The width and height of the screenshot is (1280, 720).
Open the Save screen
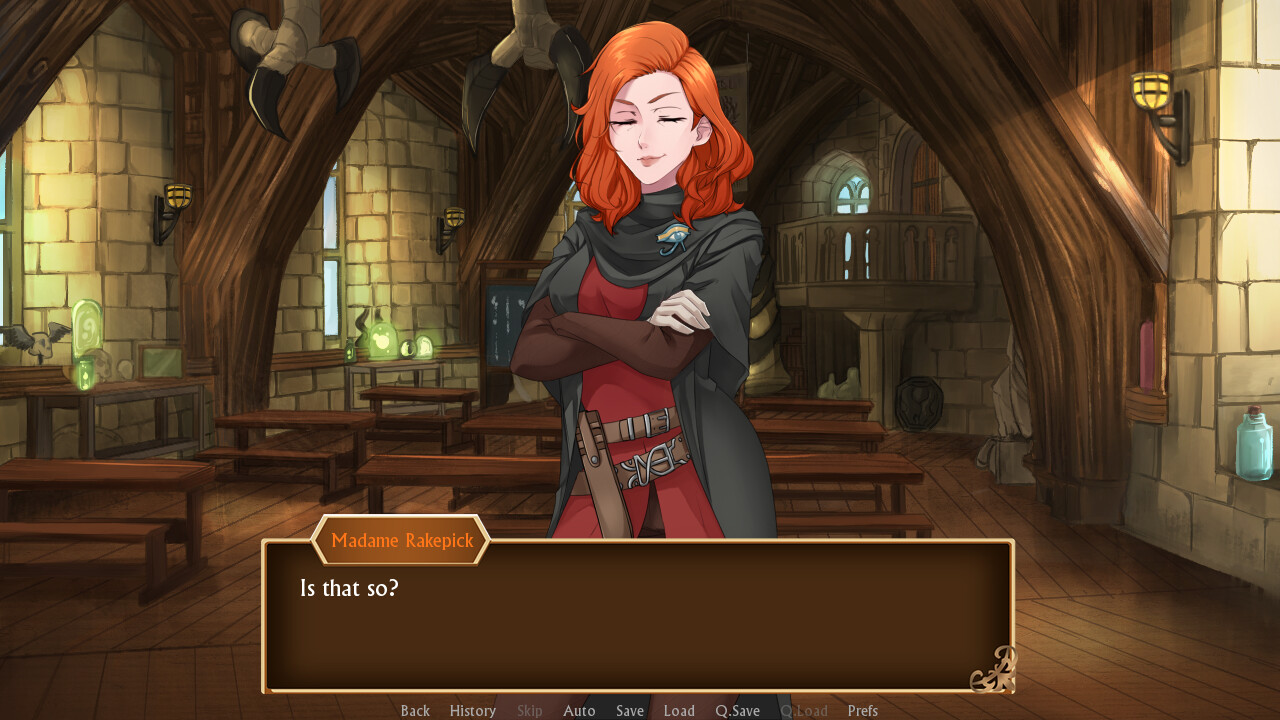pos(629,710)
